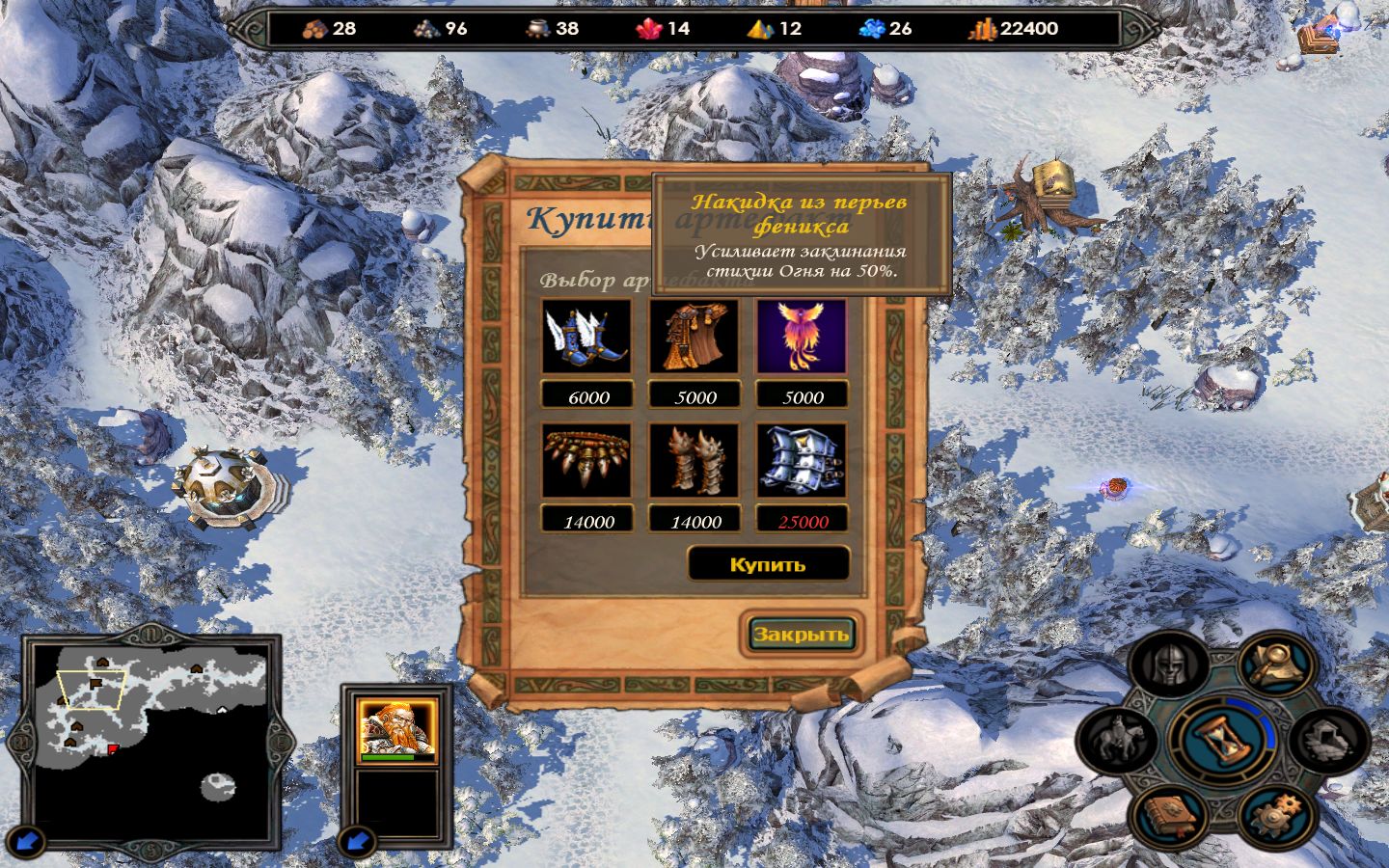Image resolution: width=1389 pixels, height=868 pixels.
Task: Select the winged boots artifact
Action: coord(586,337)
